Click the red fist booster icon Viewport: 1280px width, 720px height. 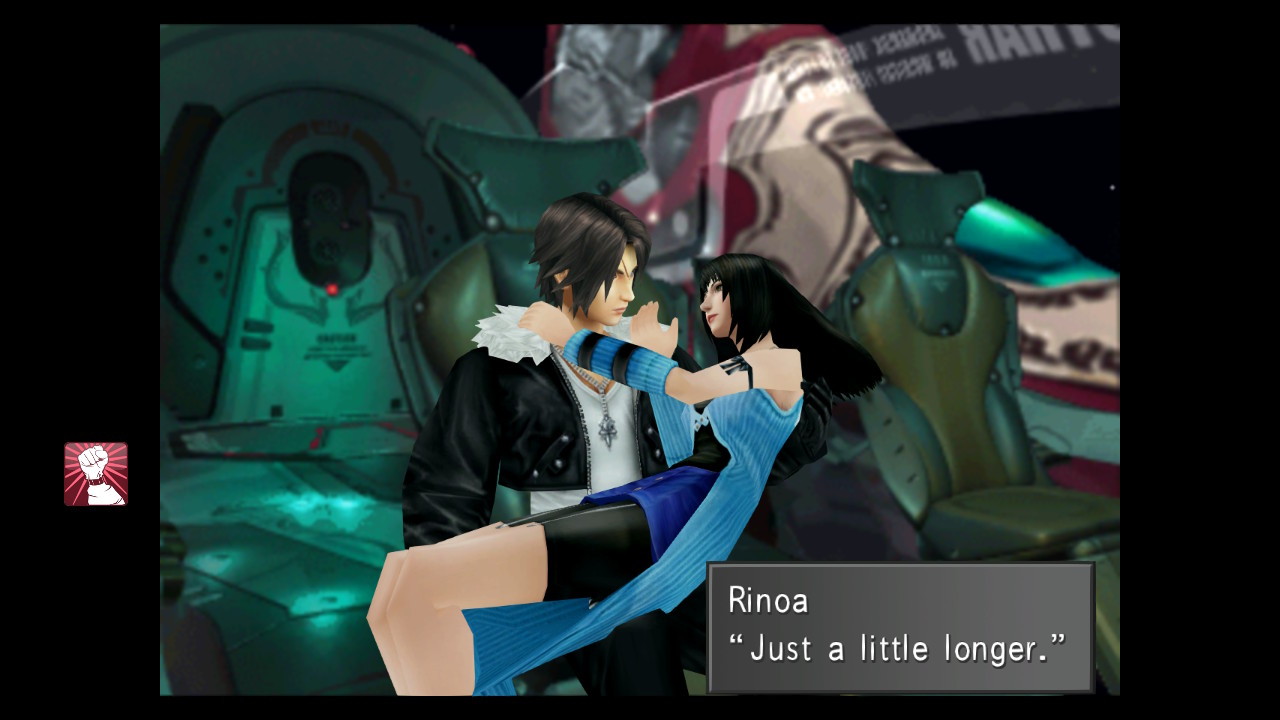click(x=96, y=474)
